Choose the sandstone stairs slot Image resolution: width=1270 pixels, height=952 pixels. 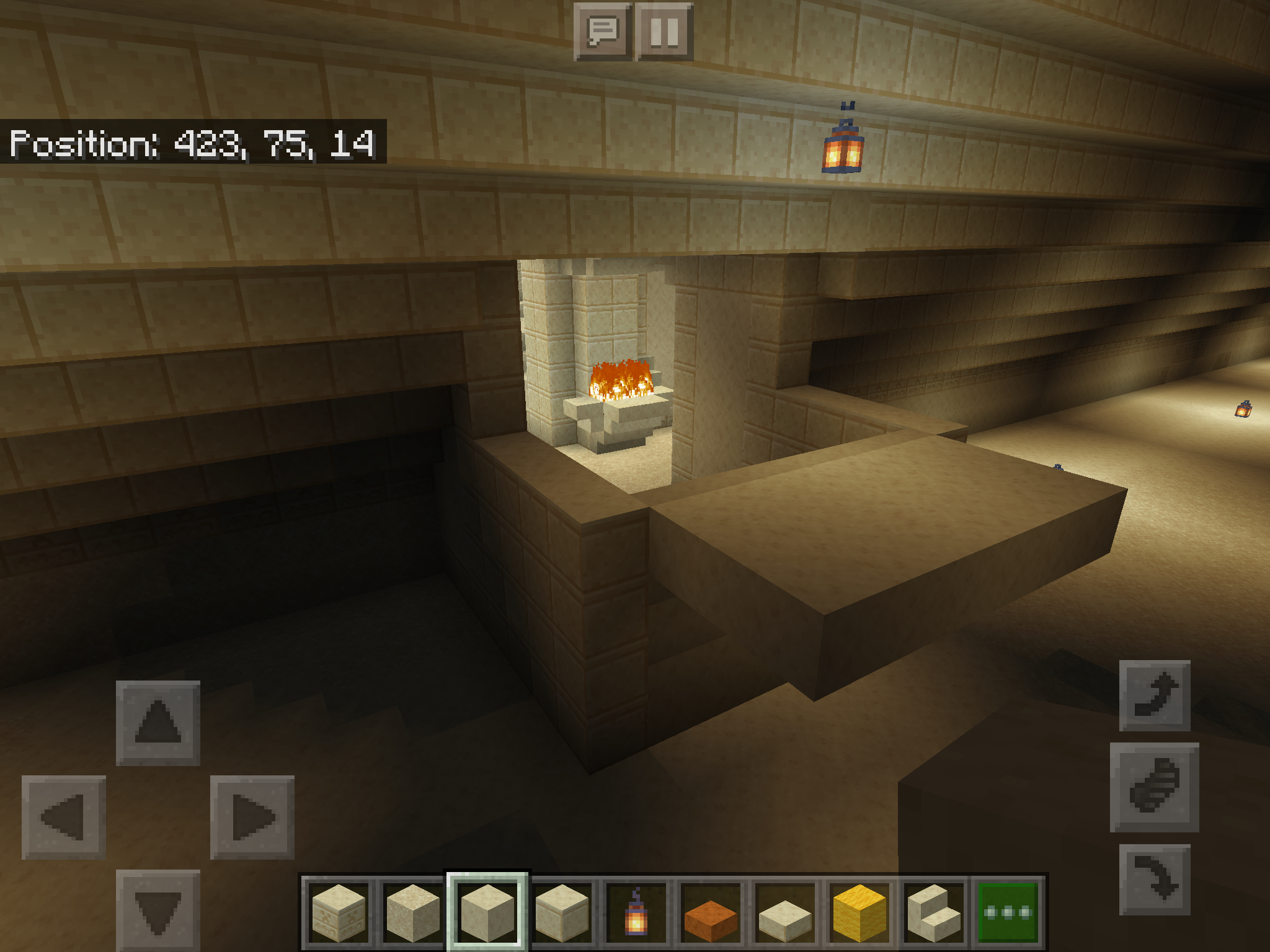pyautogui.click(x=934, y=912)
